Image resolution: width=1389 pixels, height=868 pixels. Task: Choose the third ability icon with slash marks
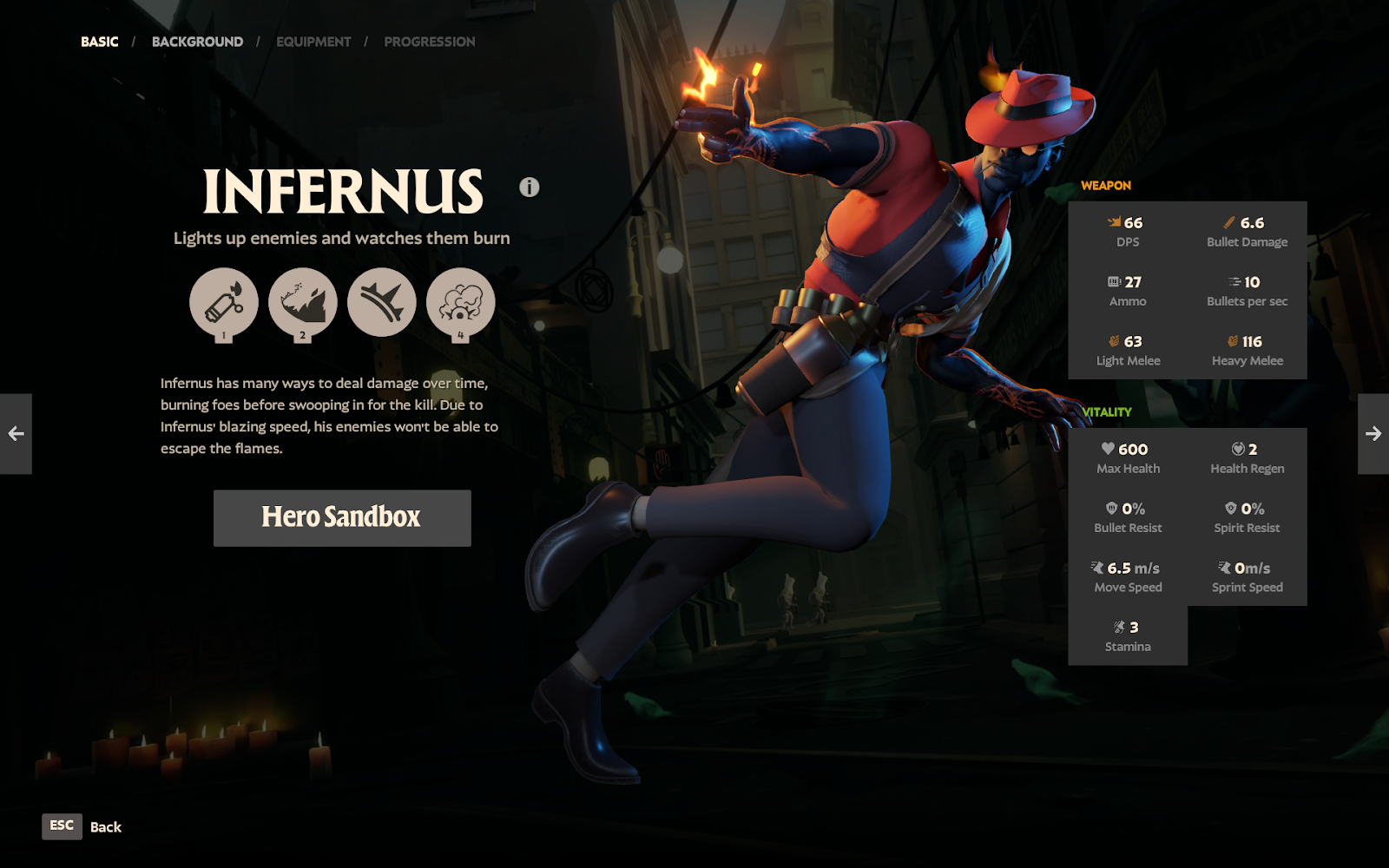[382, 303]
